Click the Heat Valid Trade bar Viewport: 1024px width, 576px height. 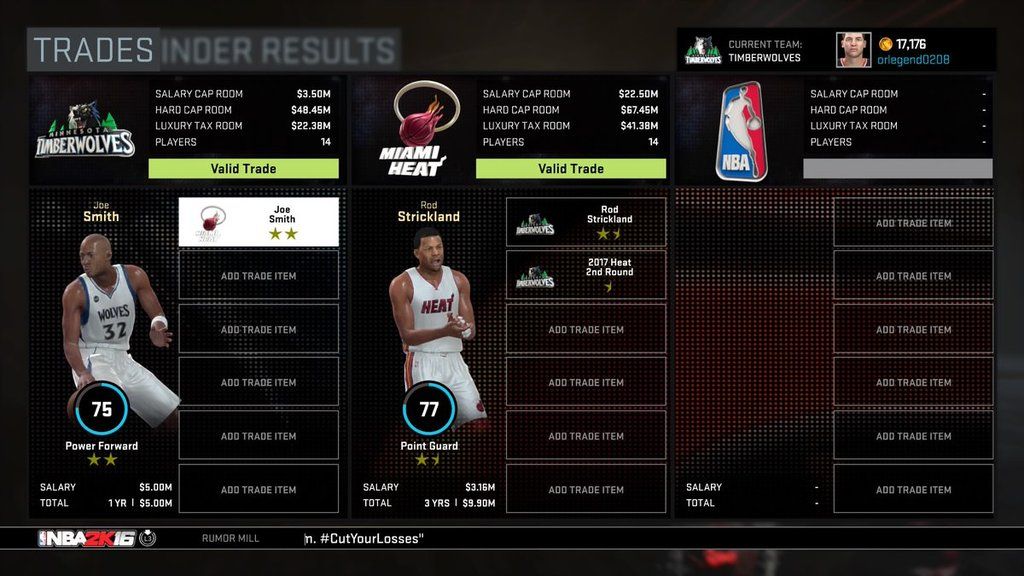coord(570,169)
